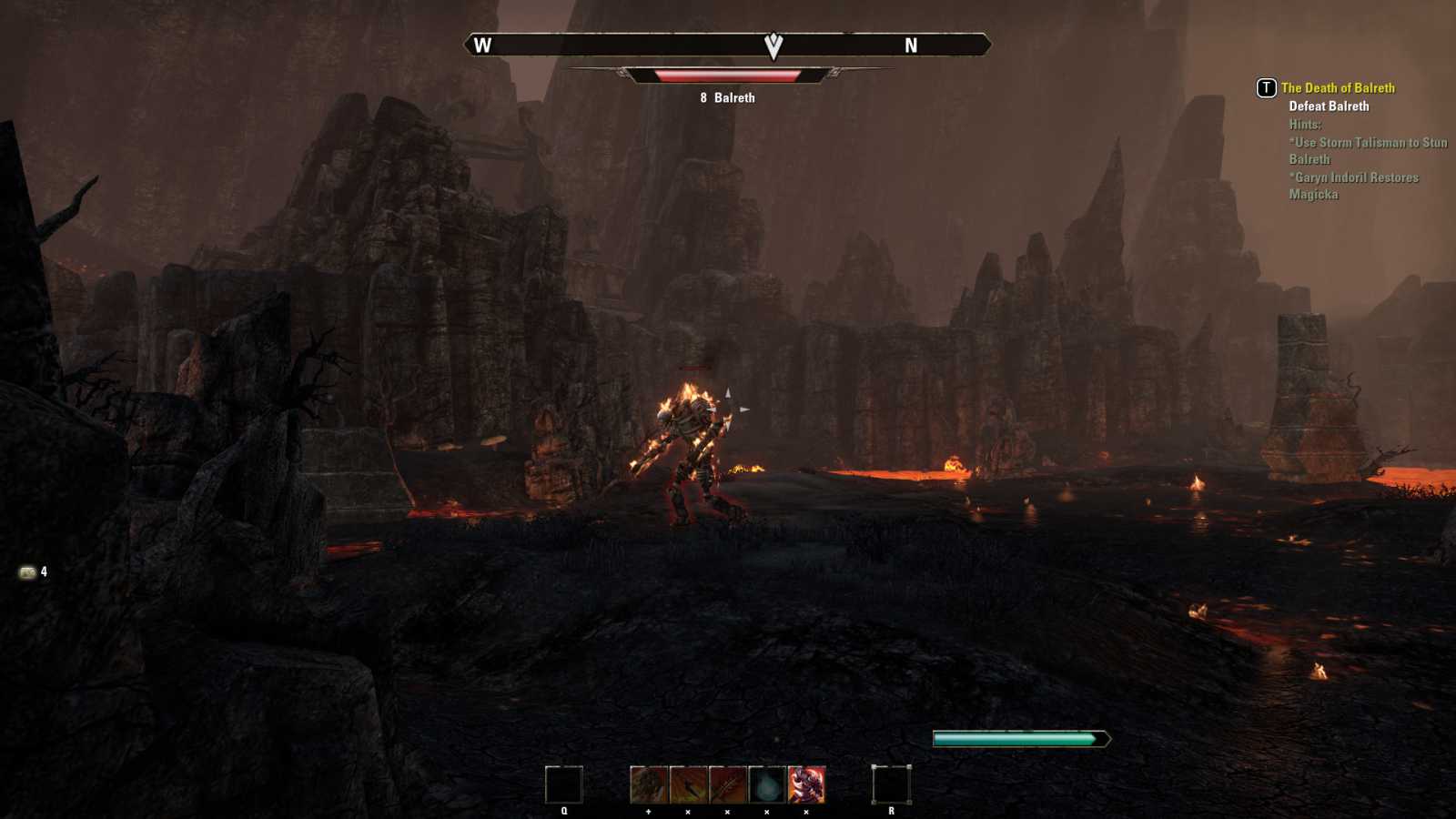Trigger the ultimate ability with red portrait
Screen dimensions: 1456x819
click(x=806, y=784)
